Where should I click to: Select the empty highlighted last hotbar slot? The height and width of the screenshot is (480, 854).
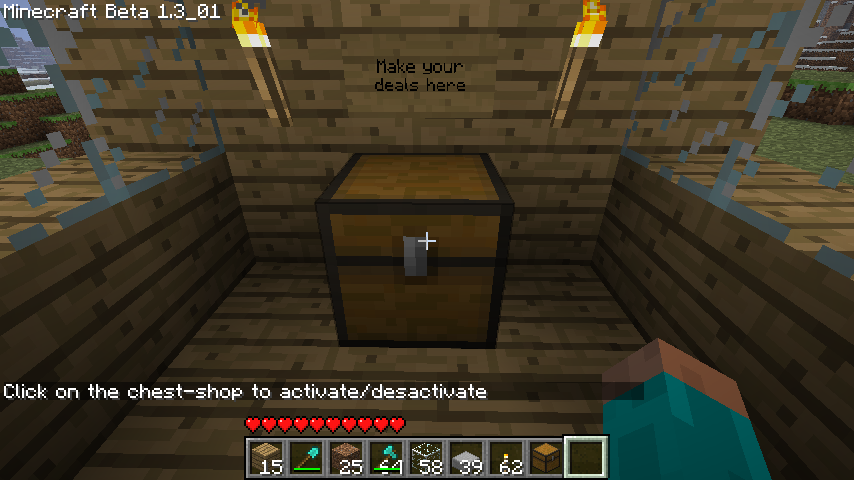[585, 458]
